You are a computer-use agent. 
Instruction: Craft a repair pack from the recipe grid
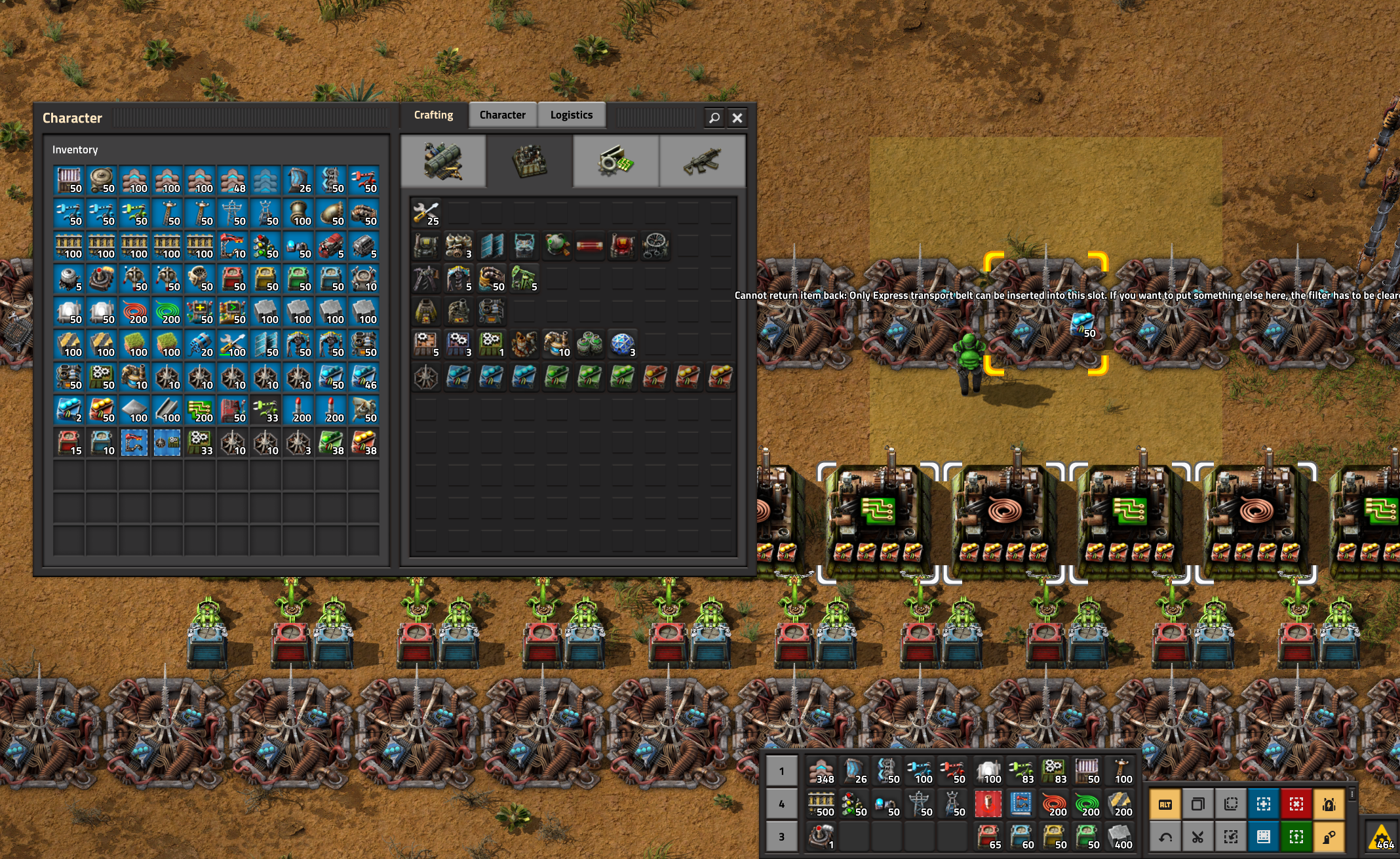(426, 213)
